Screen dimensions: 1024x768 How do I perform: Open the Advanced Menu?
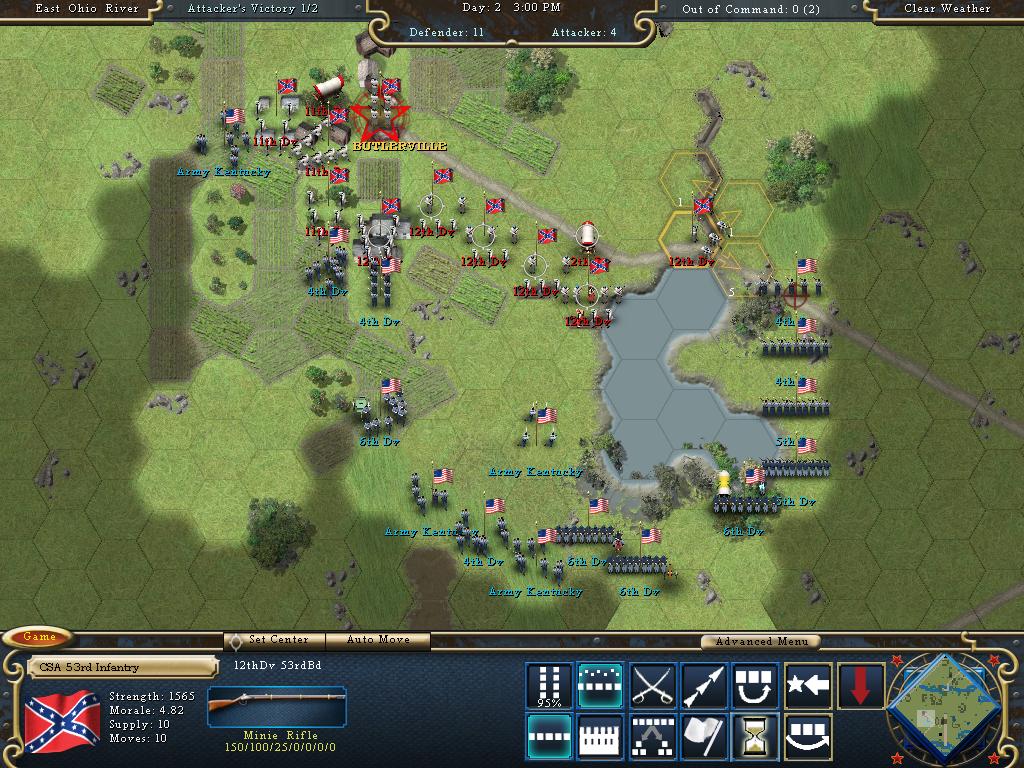point(759,641)
